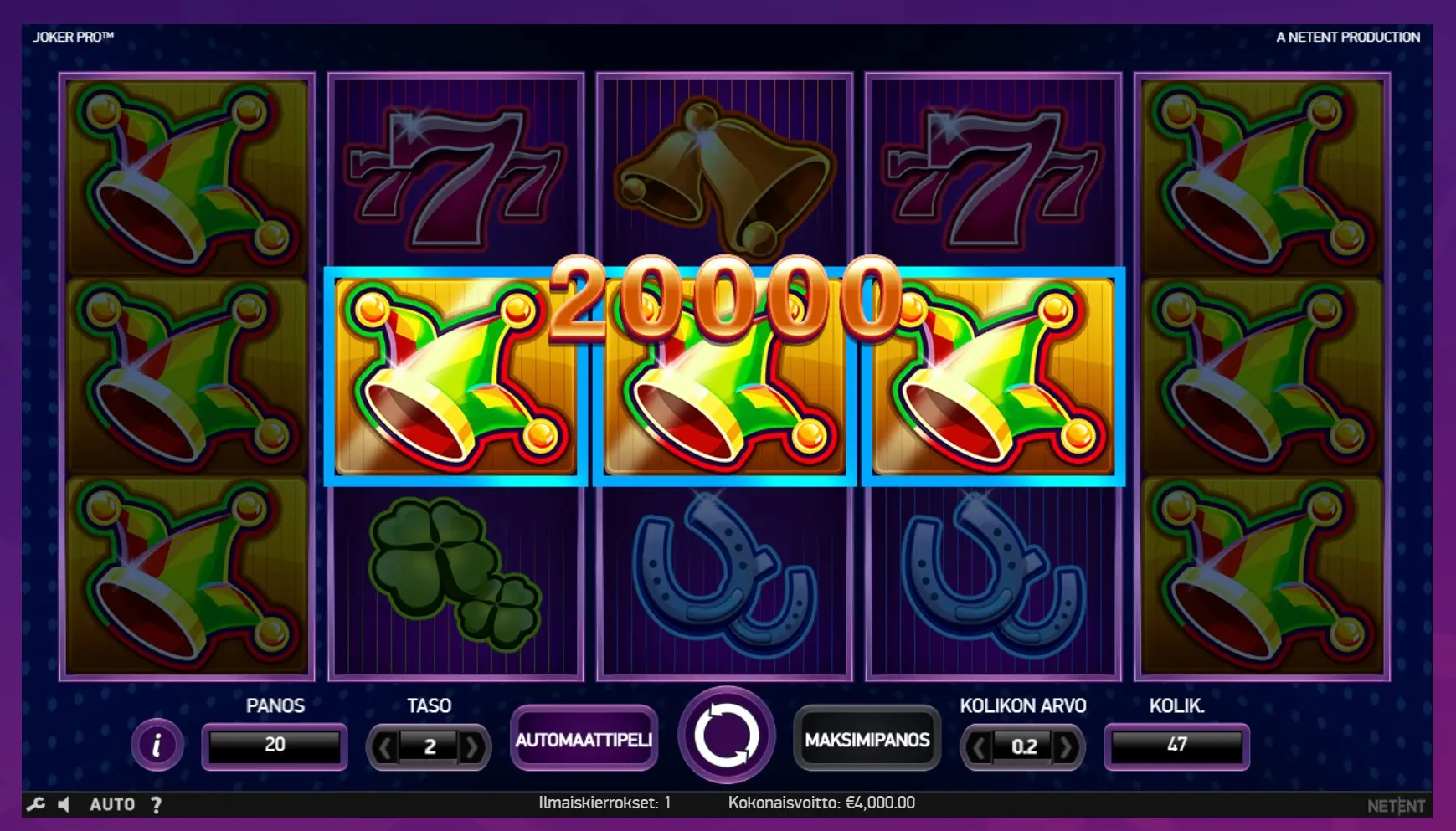1456x831 pixels.
Task: Click the AUTO option in bottom bar
Action: 112,804
